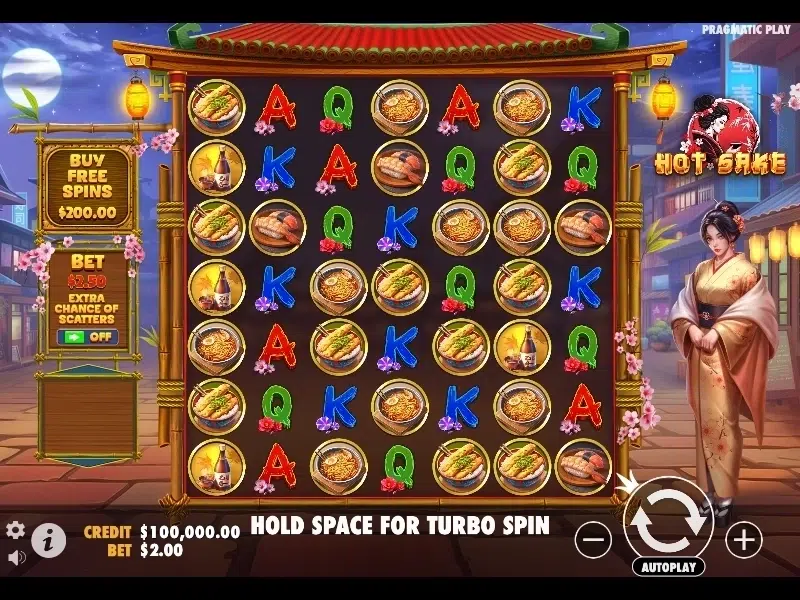Mute sound with the speaker icon
The height and width of the screenshot is (600, 800).
pyautogui.click(x=15, y=556)
